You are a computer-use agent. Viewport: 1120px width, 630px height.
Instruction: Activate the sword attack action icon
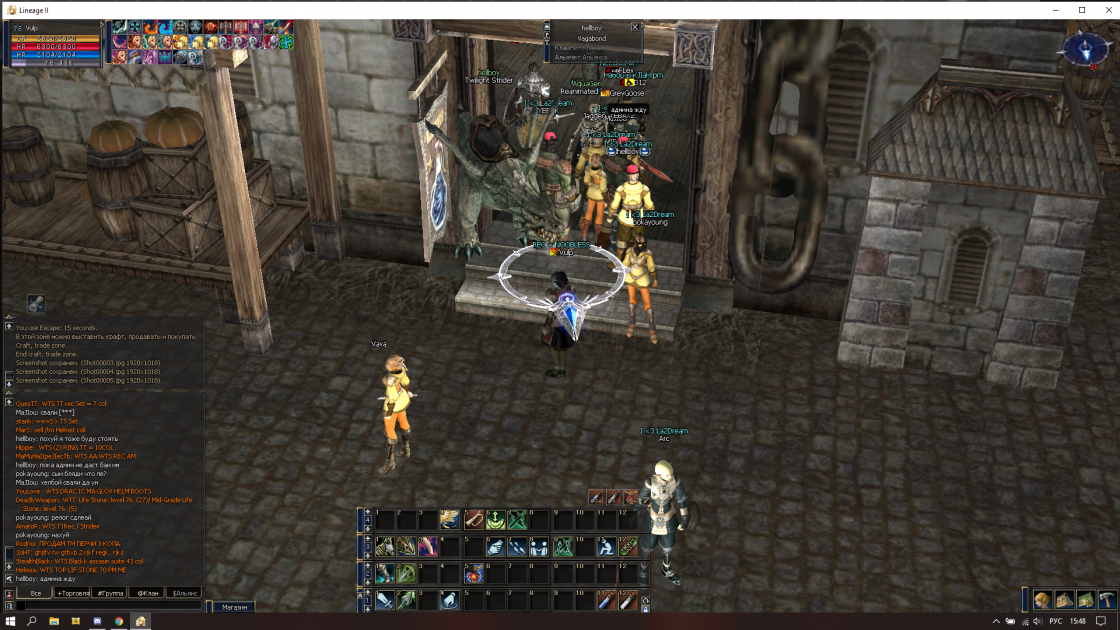point(385,600)
